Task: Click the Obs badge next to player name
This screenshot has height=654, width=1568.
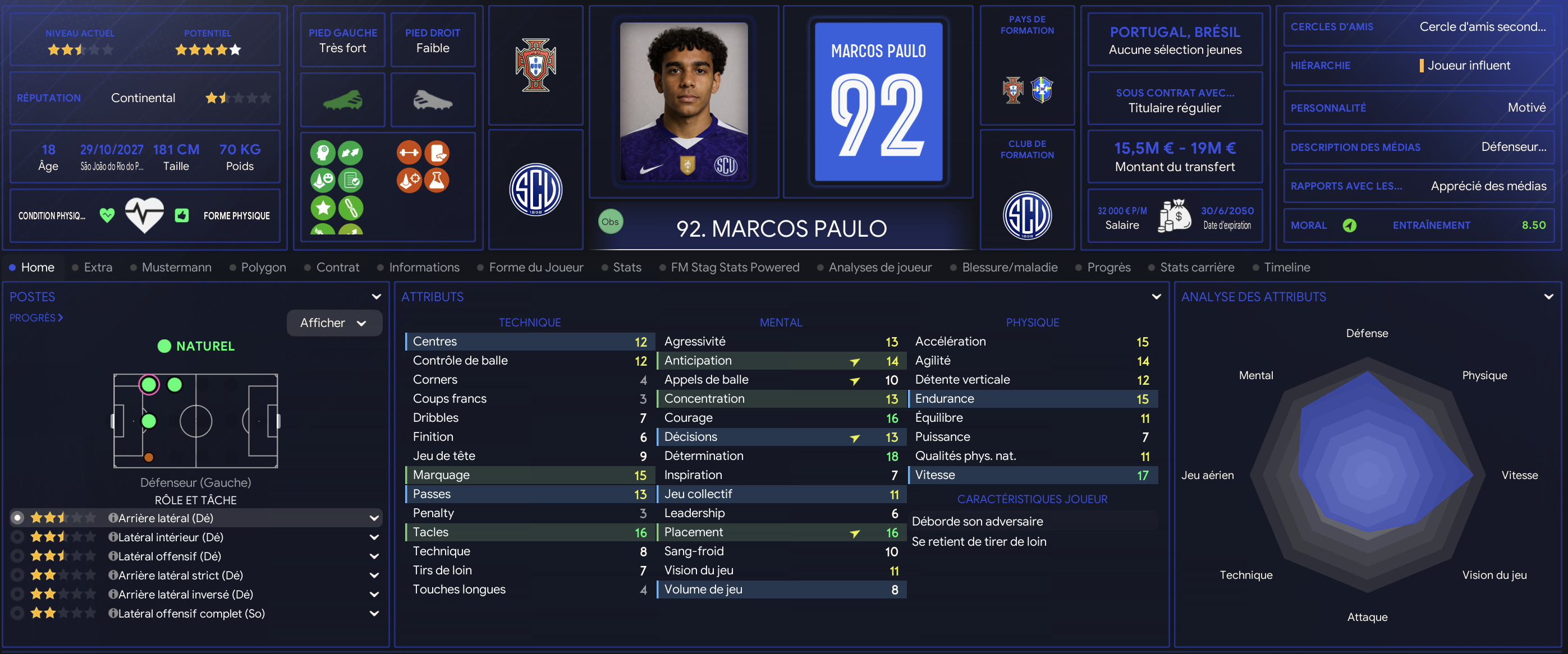Action: 610,222
